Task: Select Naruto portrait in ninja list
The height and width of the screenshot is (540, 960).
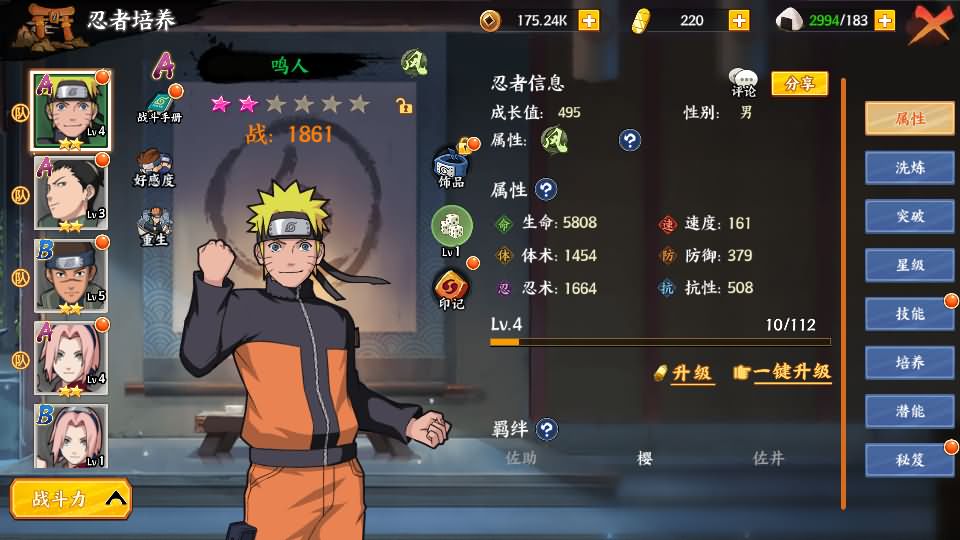Action: [x=70, y=110]
